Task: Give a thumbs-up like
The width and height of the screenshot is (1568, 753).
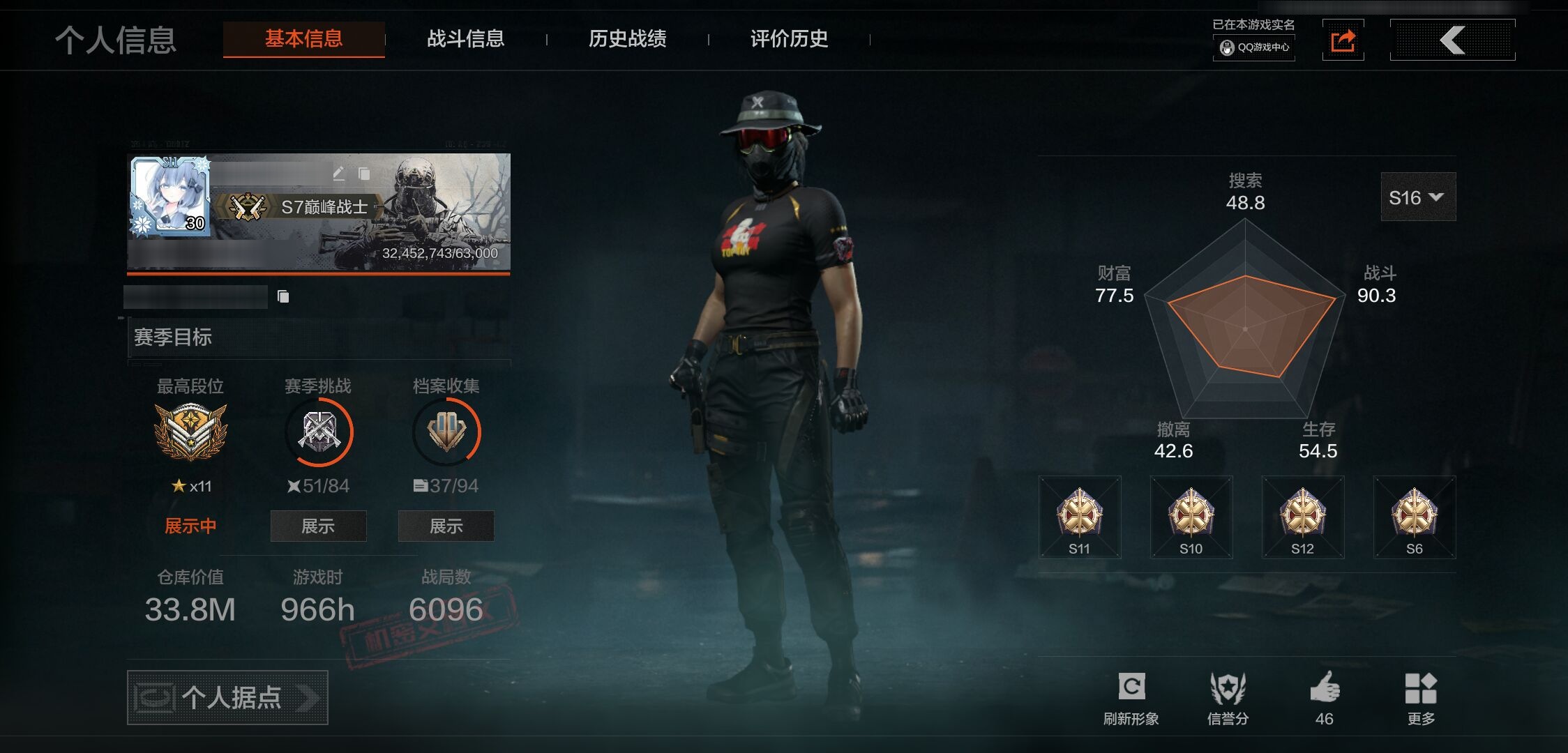Action: 1324,697
